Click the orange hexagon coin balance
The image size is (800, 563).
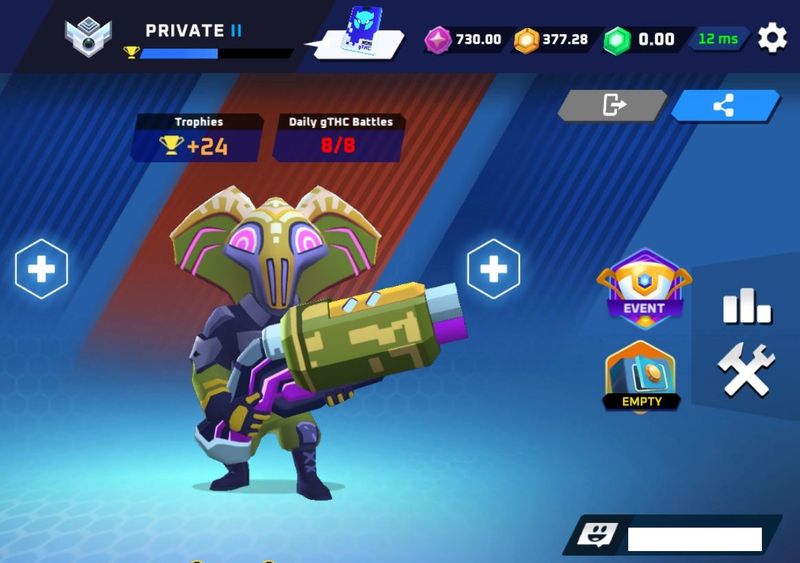coord(551,40)
